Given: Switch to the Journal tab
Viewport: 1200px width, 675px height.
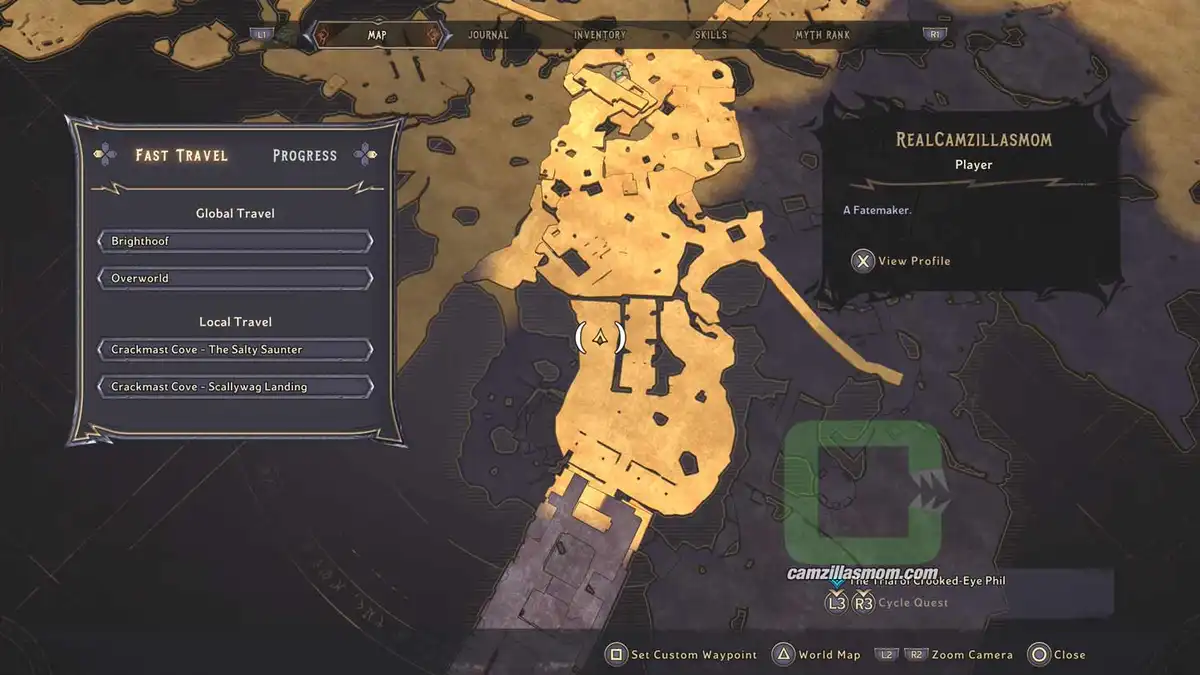Looking at the screenshot, I should pos(488,35).
